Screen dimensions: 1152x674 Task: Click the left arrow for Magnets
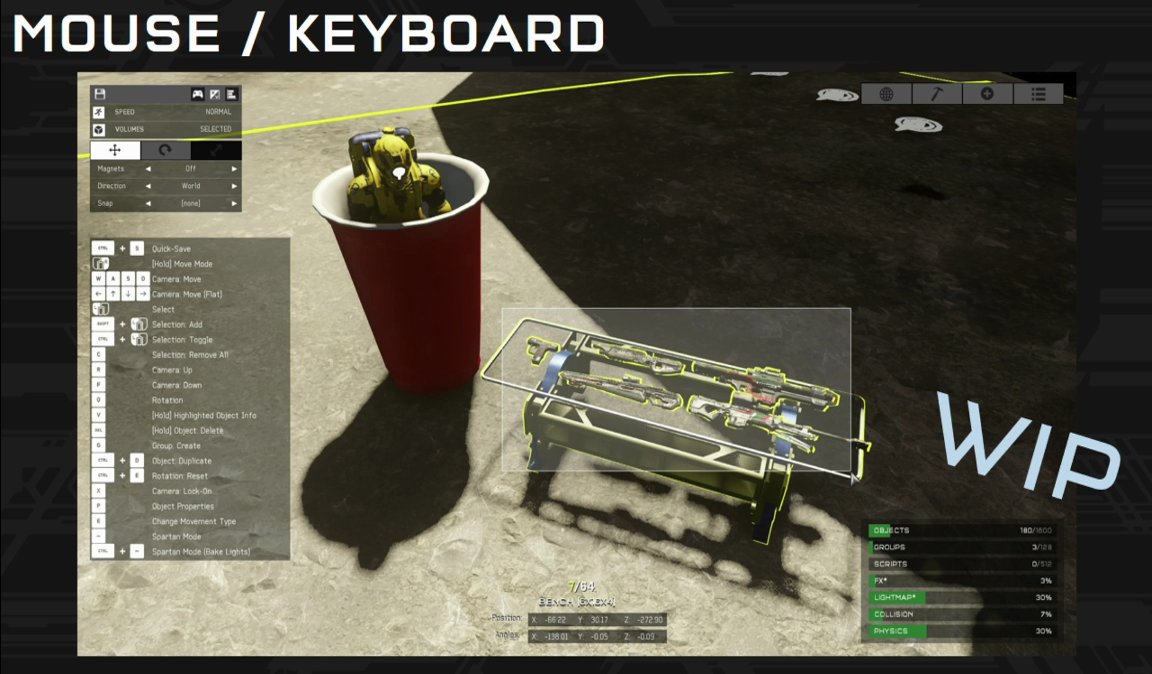[x=148, y=169]
